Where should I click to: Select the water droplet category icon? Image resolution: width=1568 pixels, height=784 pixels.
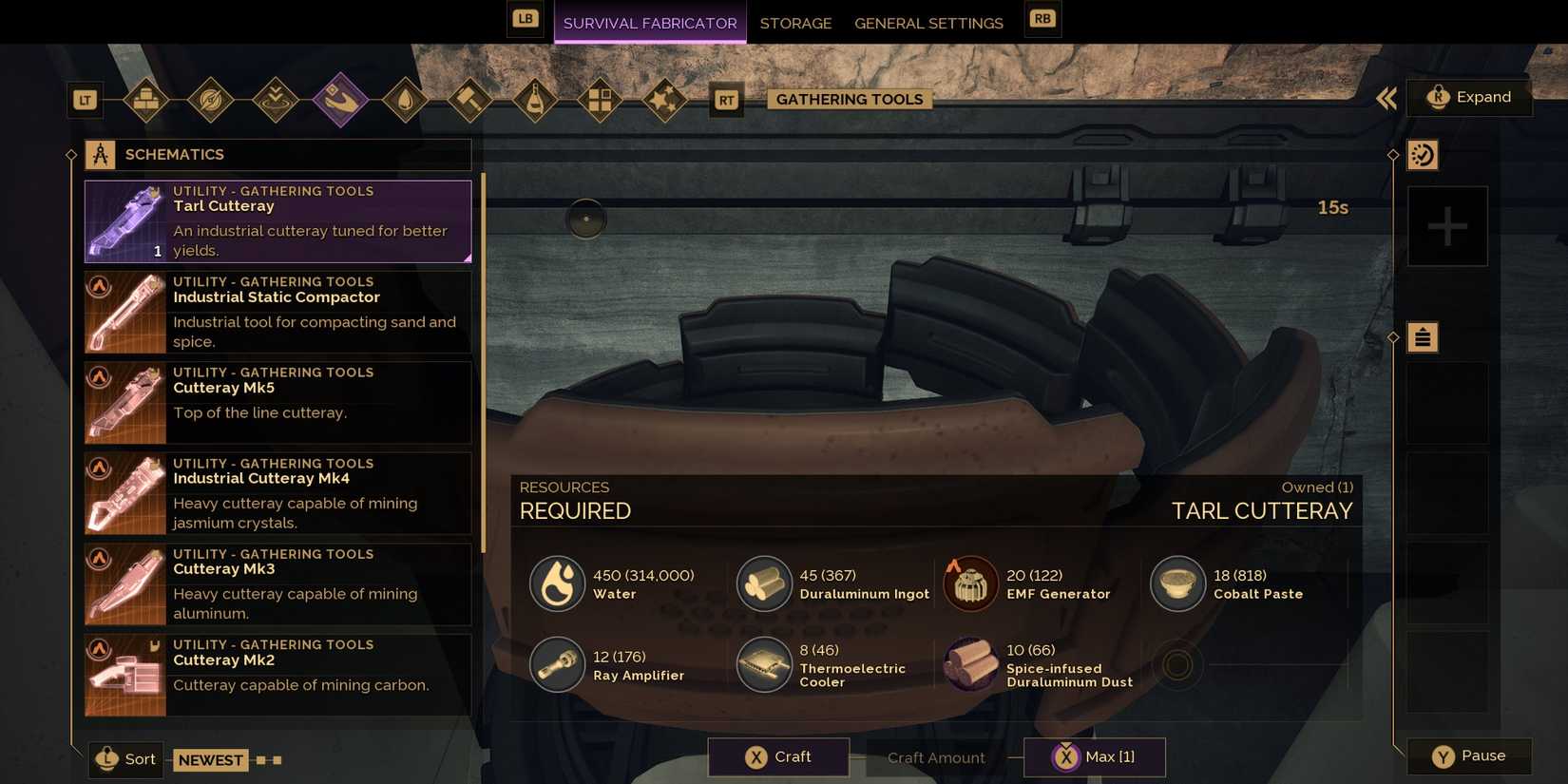tap(405, 99)
